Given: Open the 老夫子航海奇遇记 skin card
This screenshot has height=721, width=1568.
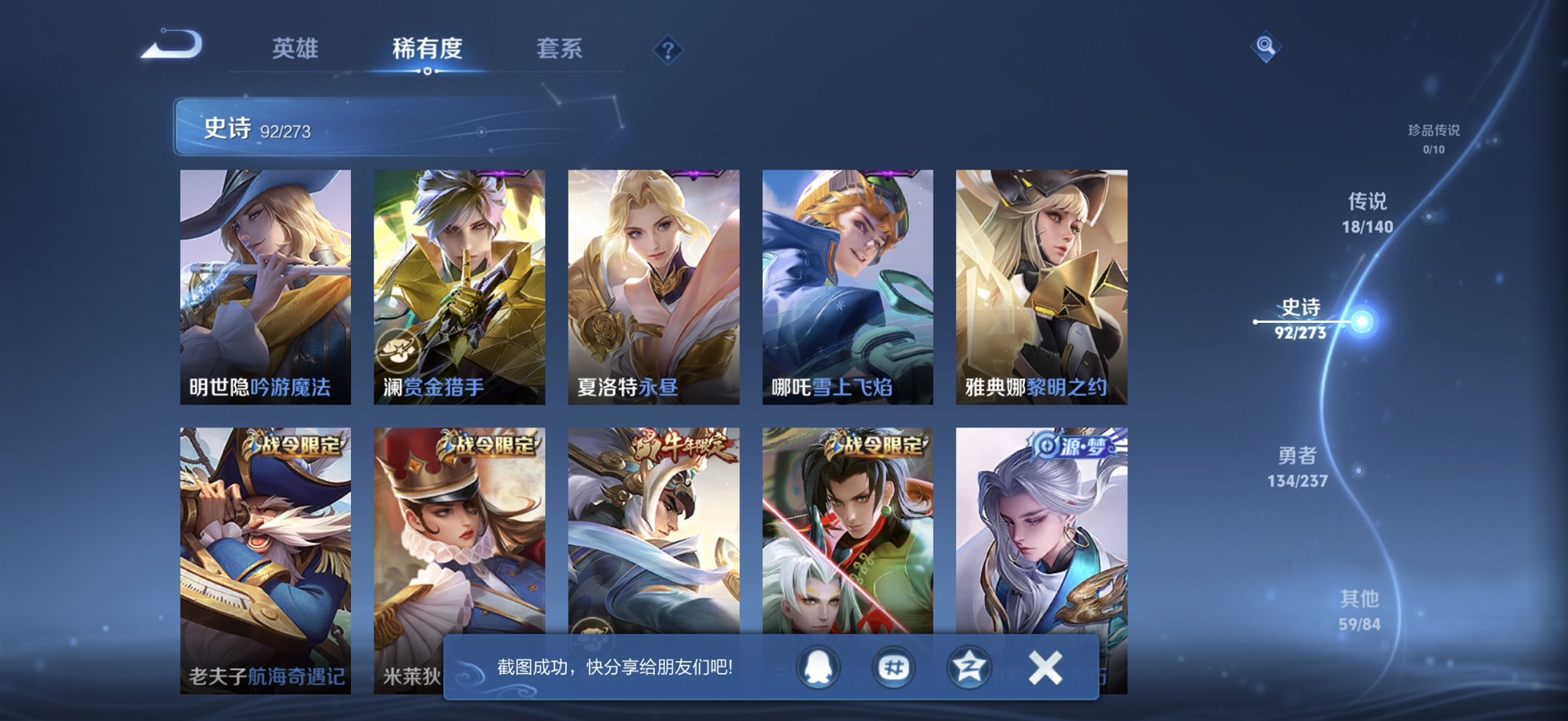Looking at the screenshot, I should (264, 542).
